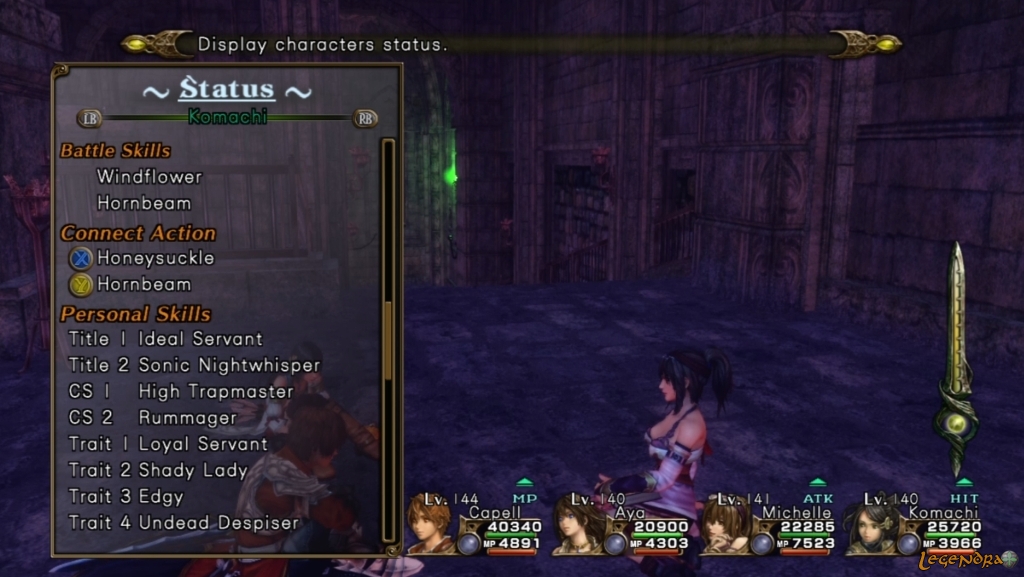1024x577 pixels.
Task: Choose the Edgy trait row
Action: (x=126, y=496)
